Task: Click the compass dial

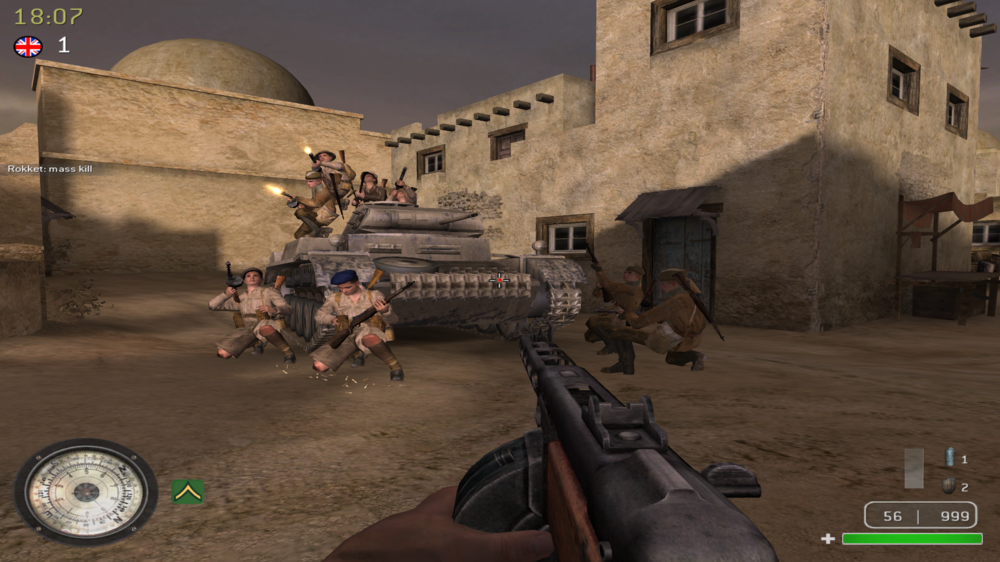Action: coord(86,491)
